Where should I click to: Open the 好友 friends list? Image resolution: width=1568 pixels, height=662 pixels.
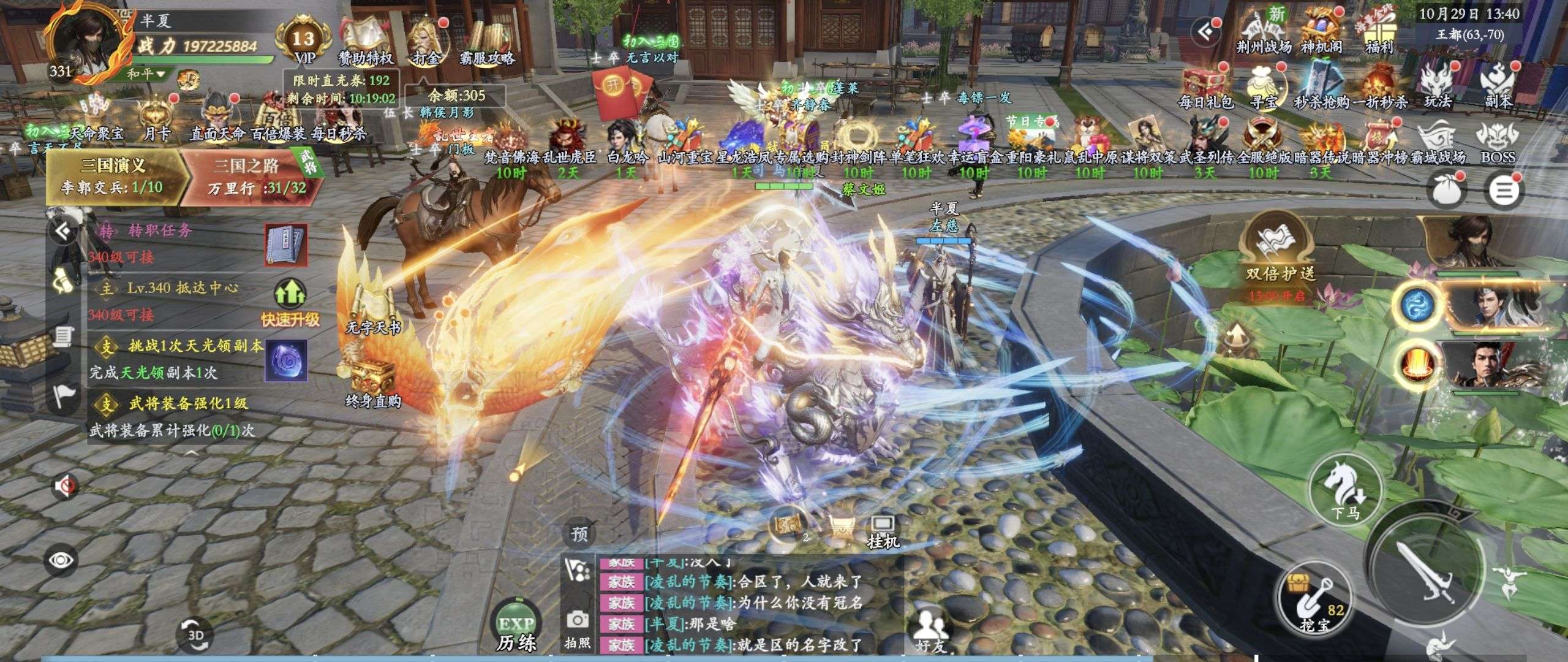click(x=931, y=631)
